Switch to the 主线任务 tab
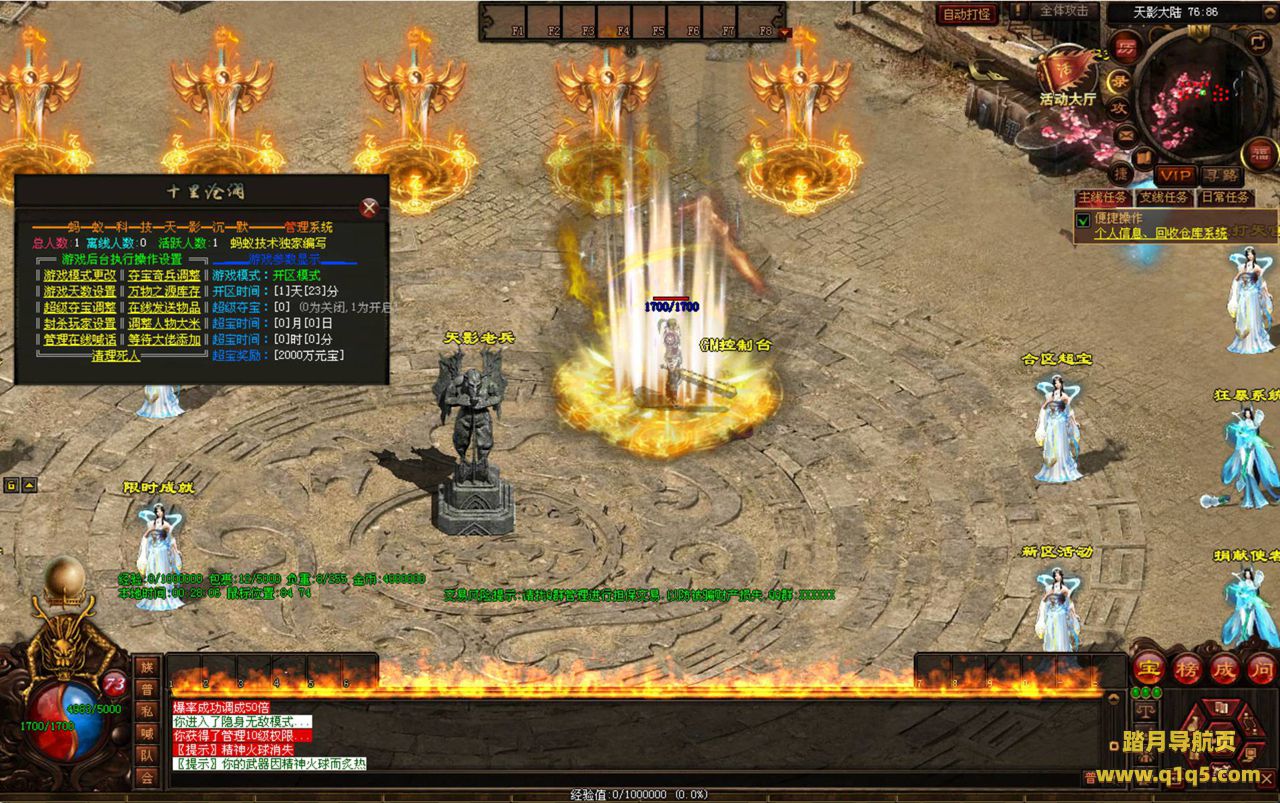This screenshot has width=1280, height=803. pos(1103,198)
